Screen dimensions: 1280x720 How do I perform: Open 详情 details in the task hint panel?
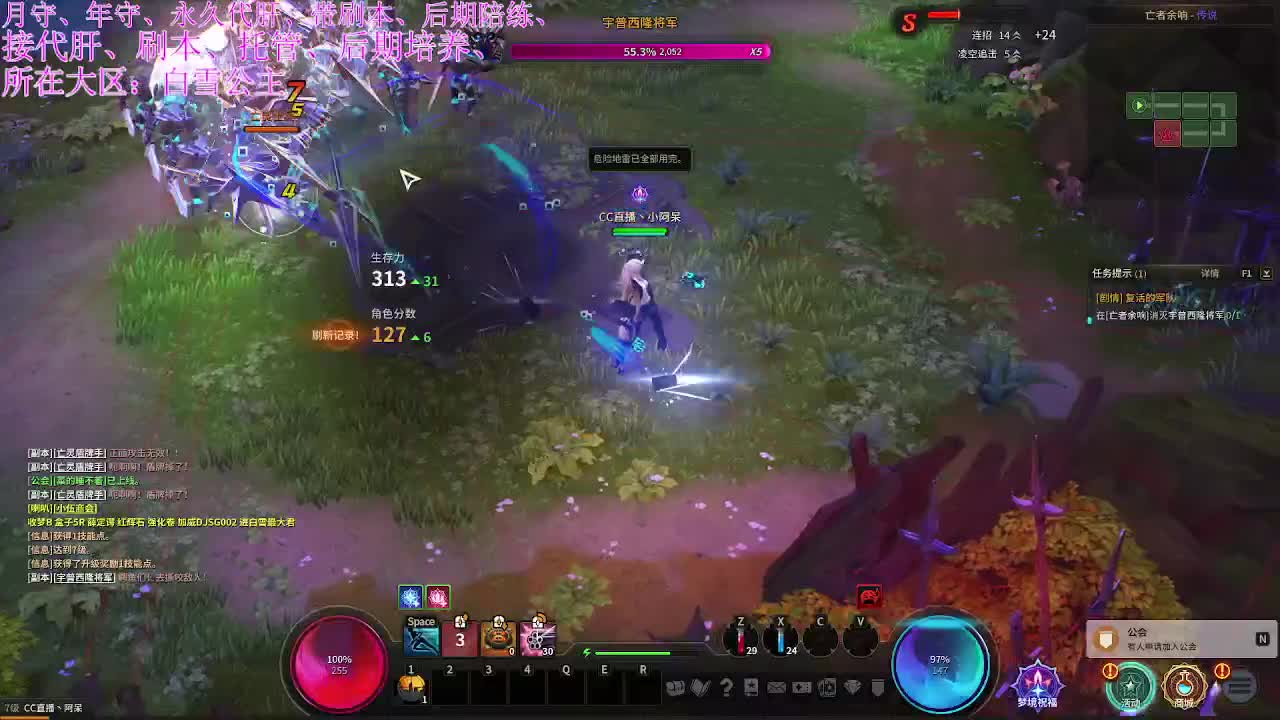1210,273
